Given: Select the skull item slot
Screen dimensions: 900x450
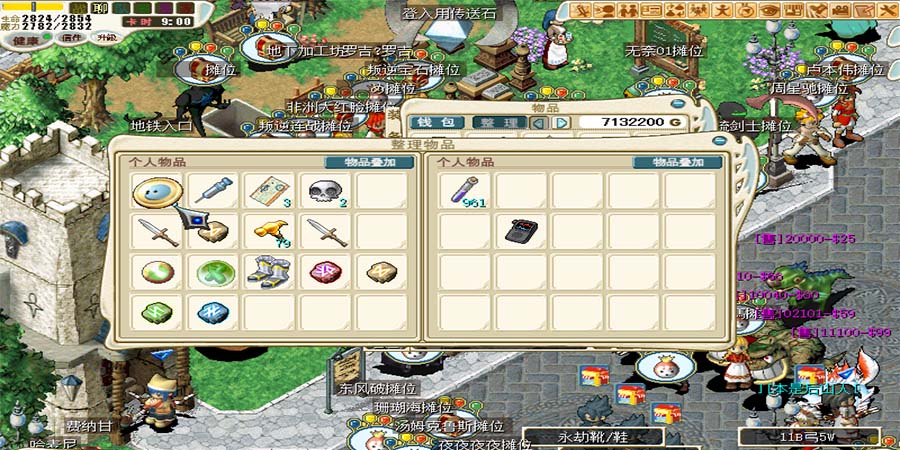Looking at the screenshot, I should point(325,190).
